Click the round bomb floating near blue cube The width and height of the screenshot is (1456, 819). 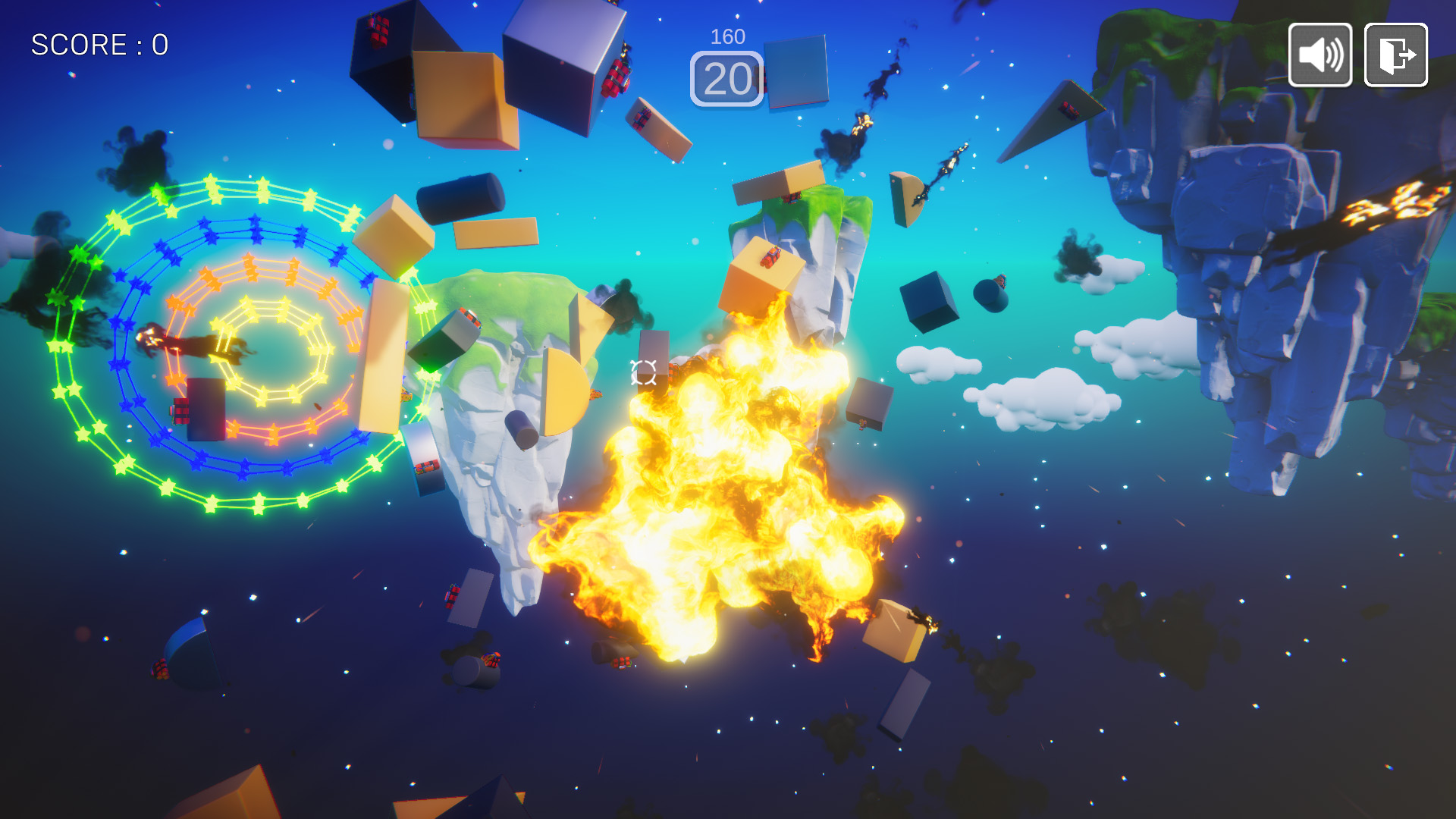990,296
